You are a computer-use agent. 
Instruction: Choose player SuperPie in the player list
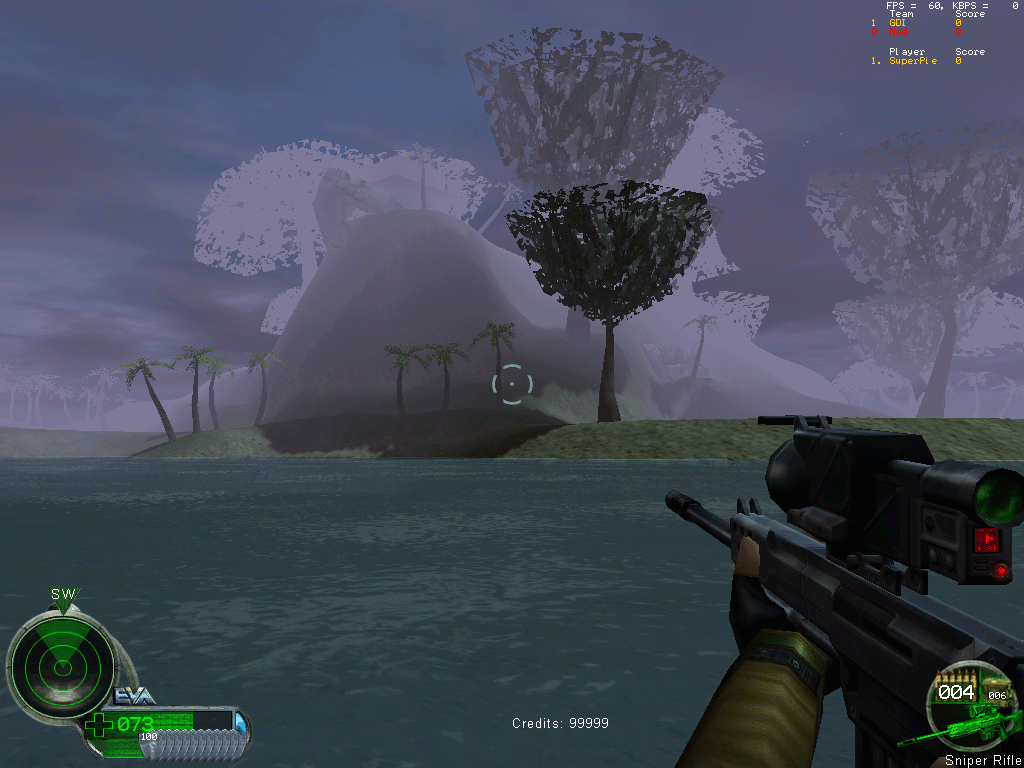point(913,61)
